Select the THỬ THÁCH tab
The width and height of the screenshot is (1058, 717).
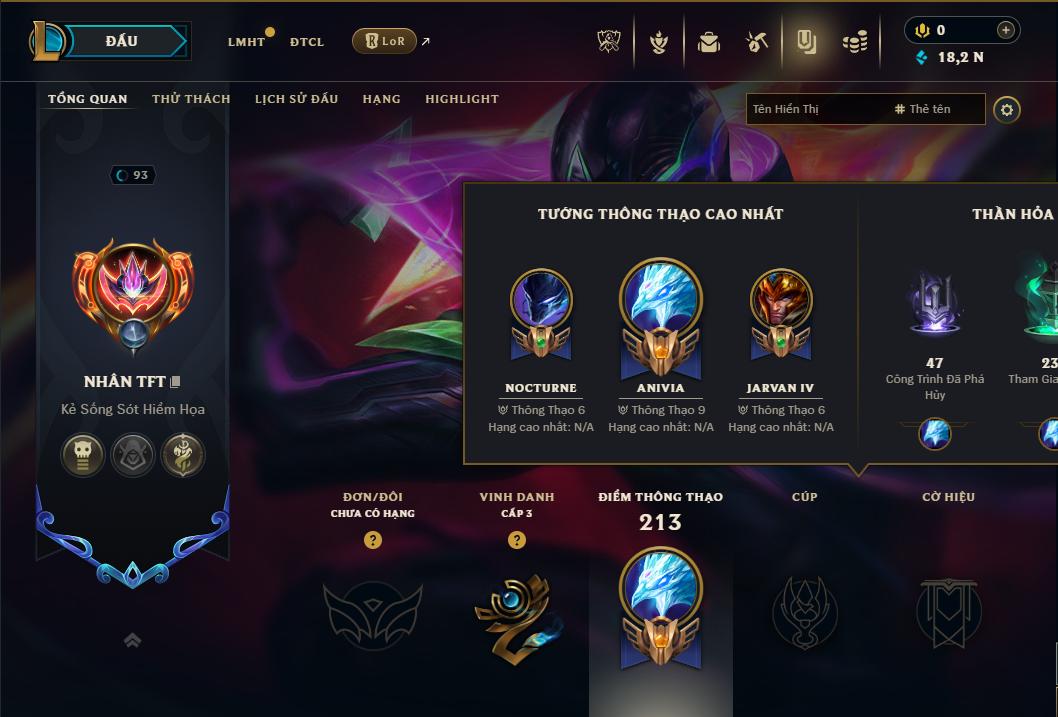tap(191, 99)
